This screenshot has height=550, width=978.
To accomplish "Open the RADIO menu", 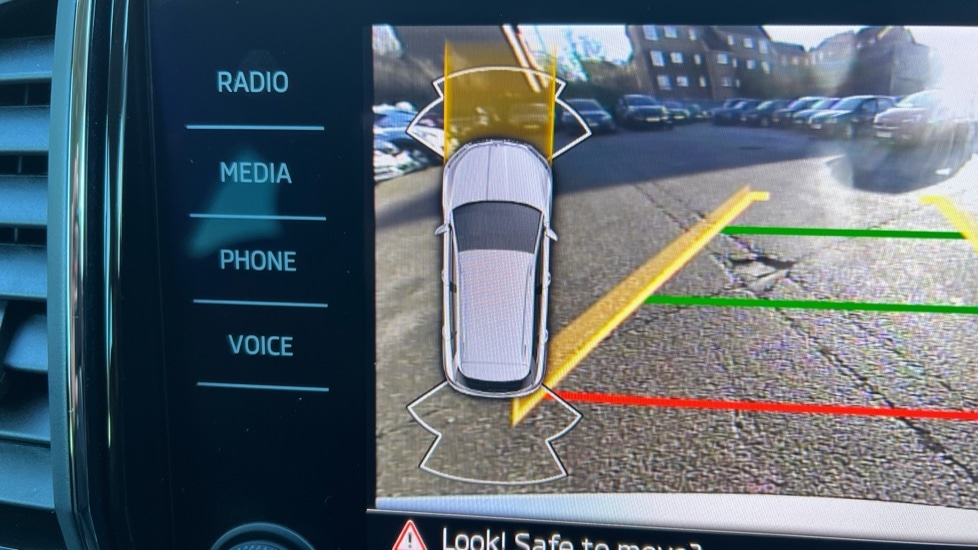I will [x=253, y=83].
